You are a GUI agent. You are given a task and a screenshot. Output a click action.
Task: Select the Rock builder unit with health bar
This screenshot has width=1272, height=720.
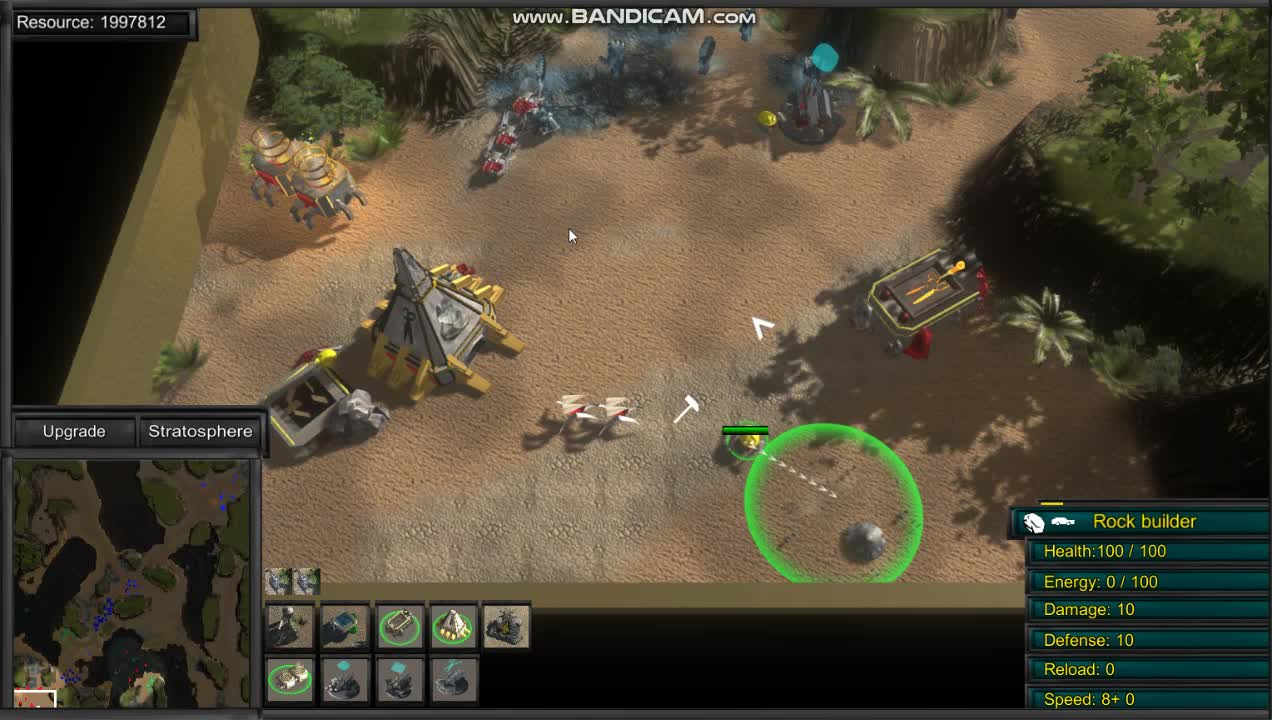tap(746, 443)
